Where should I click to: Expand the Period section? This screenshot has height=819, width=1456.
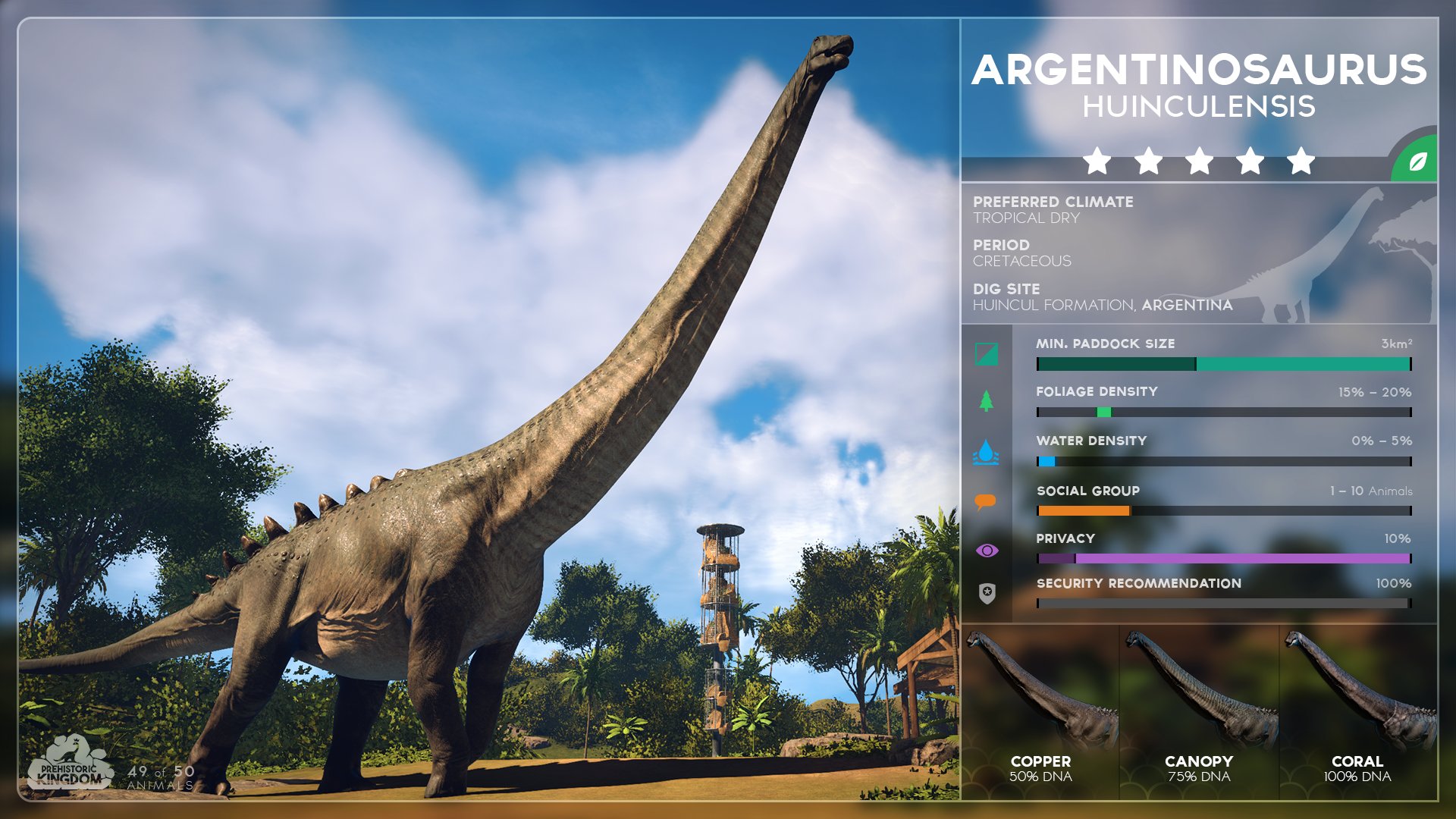(x=1001, y=245)
